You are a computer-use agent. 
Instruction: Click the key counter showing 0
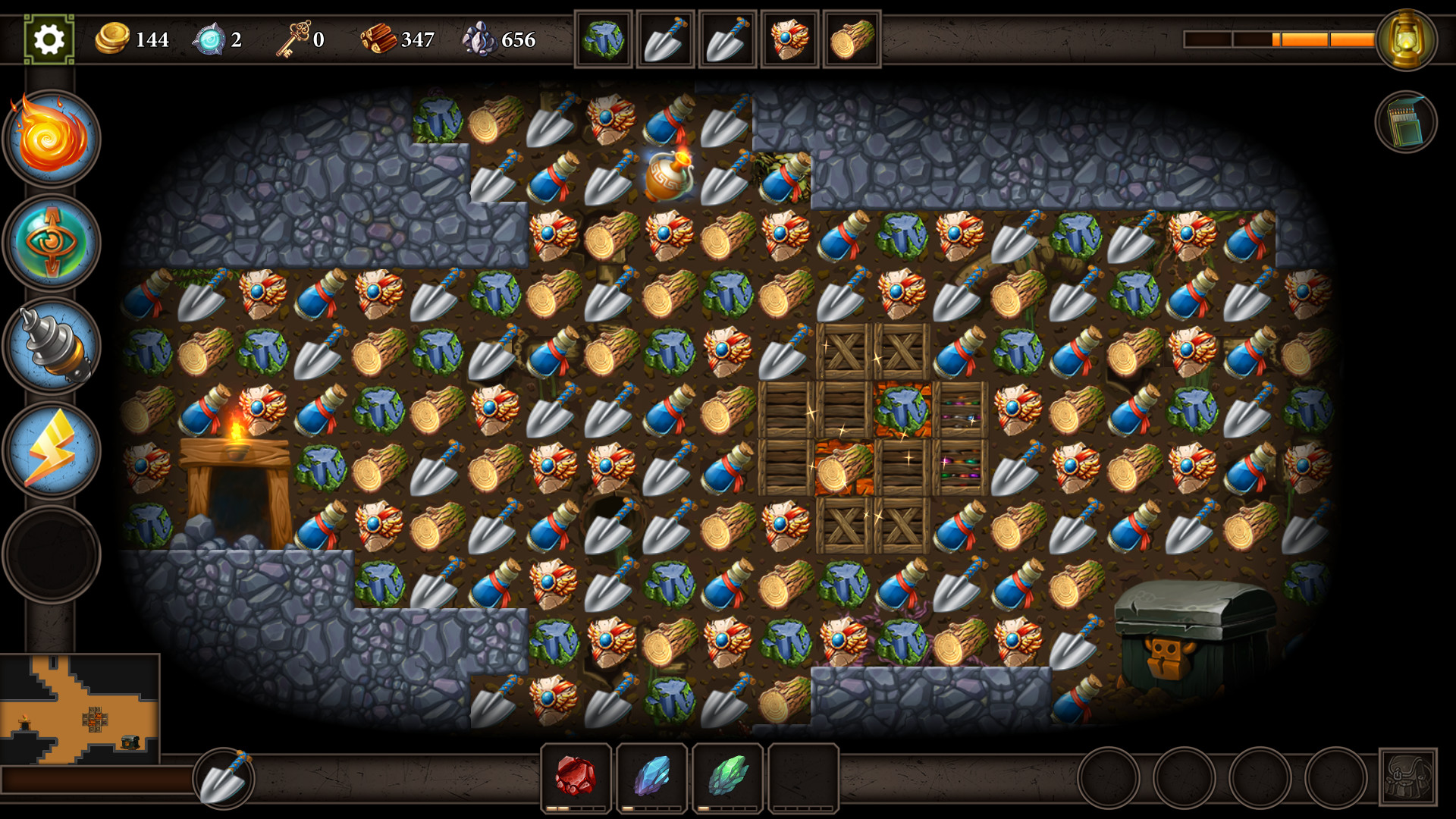(x=303, y=38)
